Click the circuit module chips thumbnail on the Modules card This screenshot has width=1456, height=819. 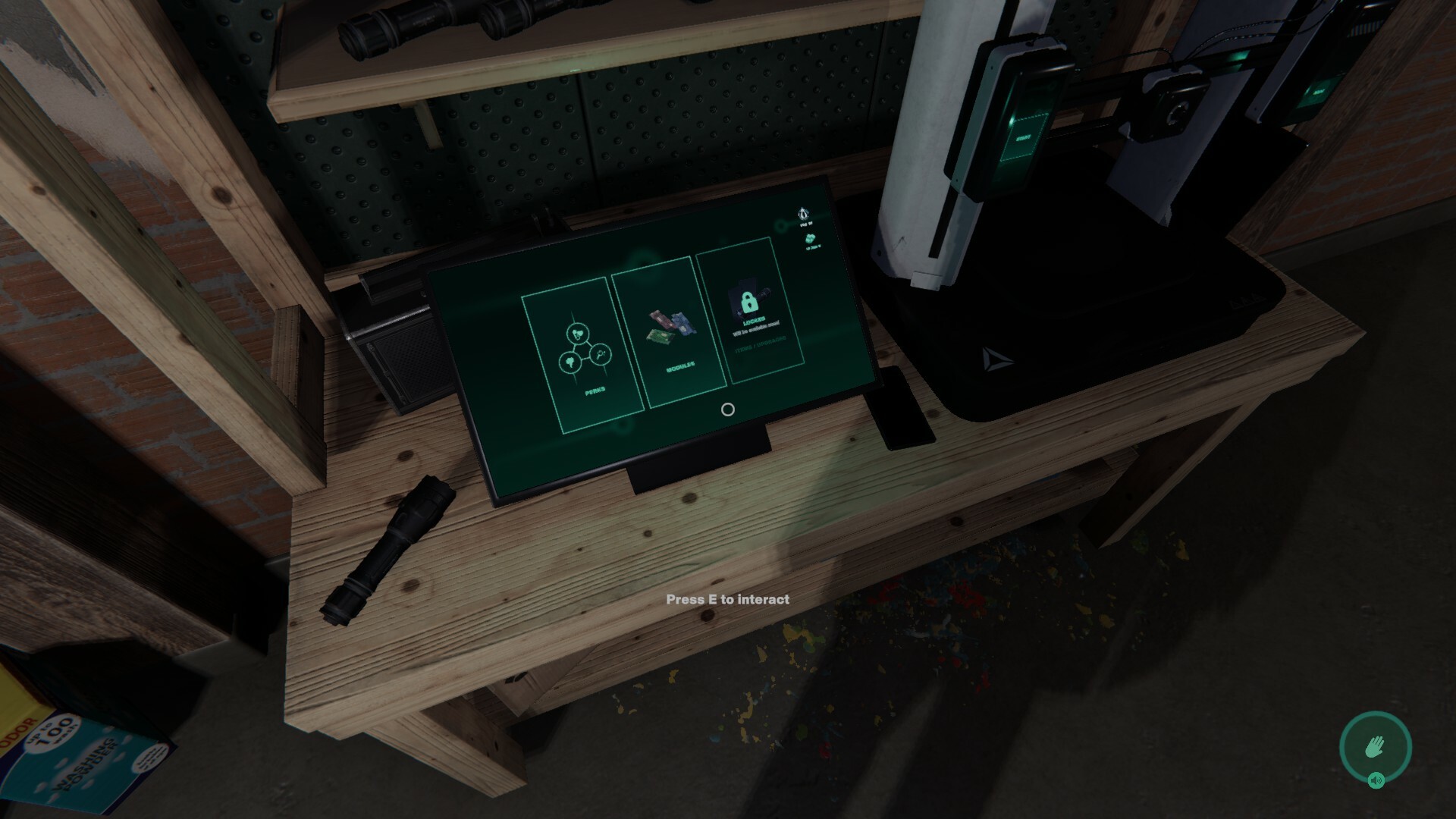670,325
